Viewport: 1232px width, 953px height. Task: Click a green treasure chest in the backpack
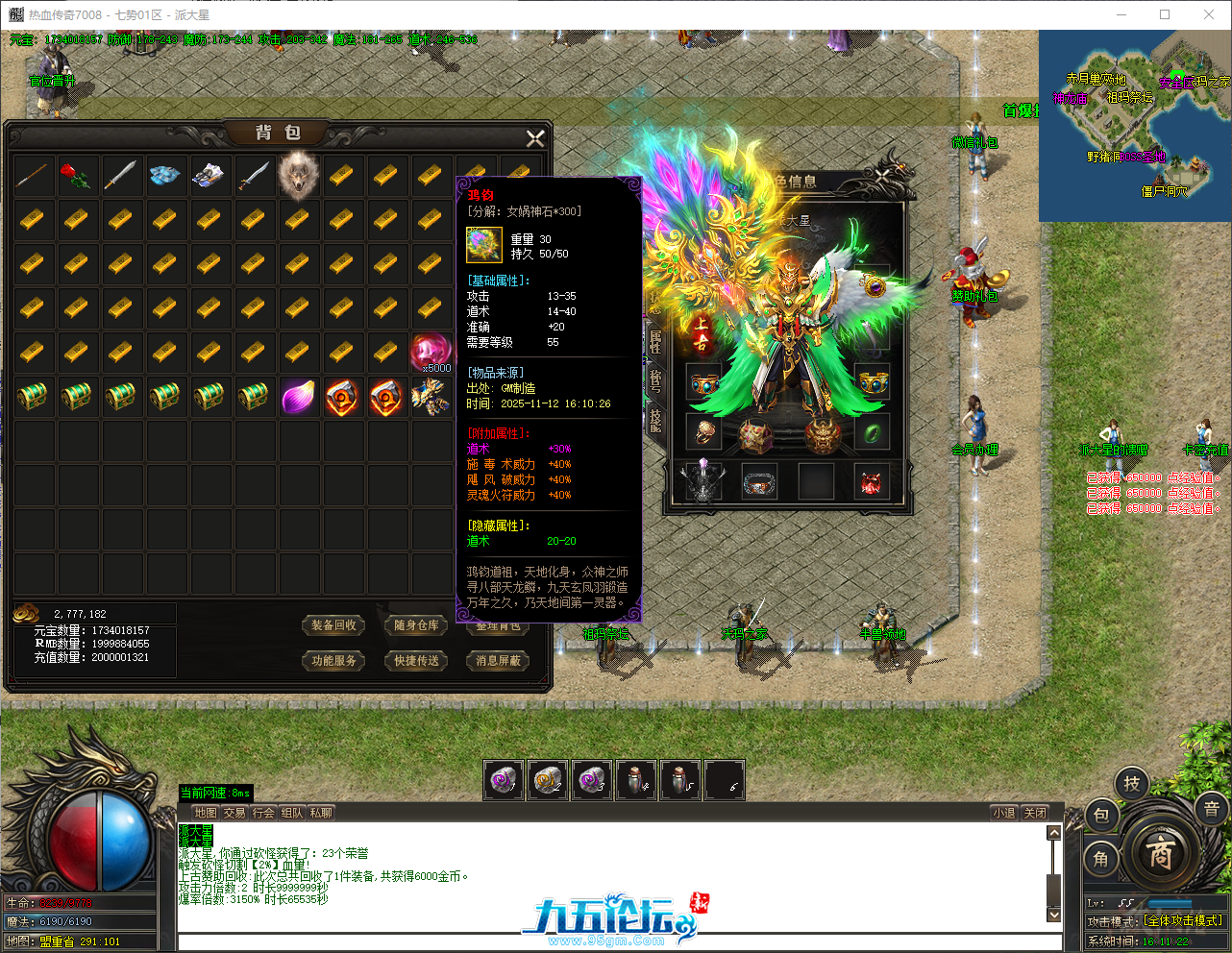click(34, 397)
